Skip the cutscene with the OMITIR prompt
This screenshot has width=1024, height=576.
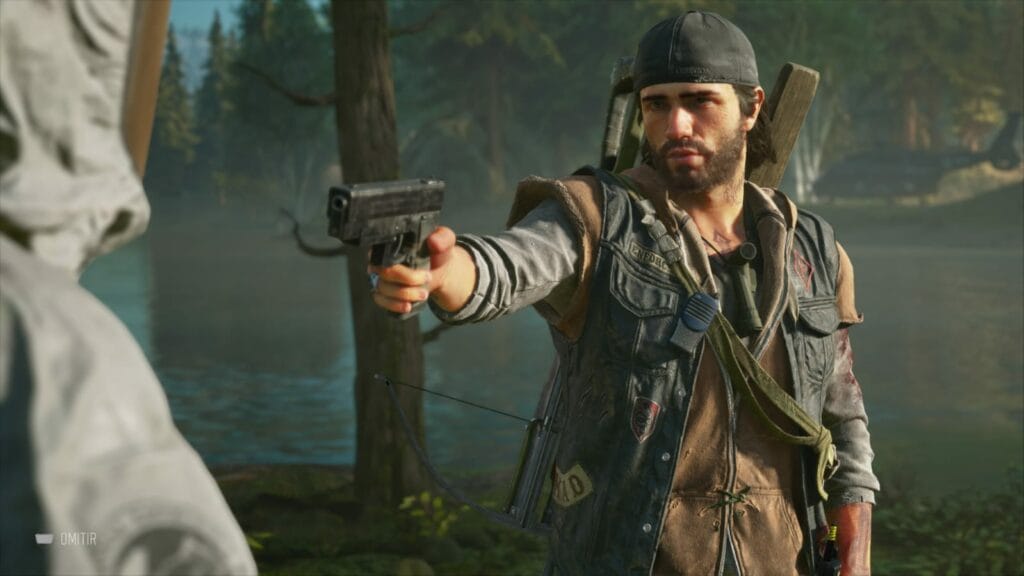click(68, 538)
